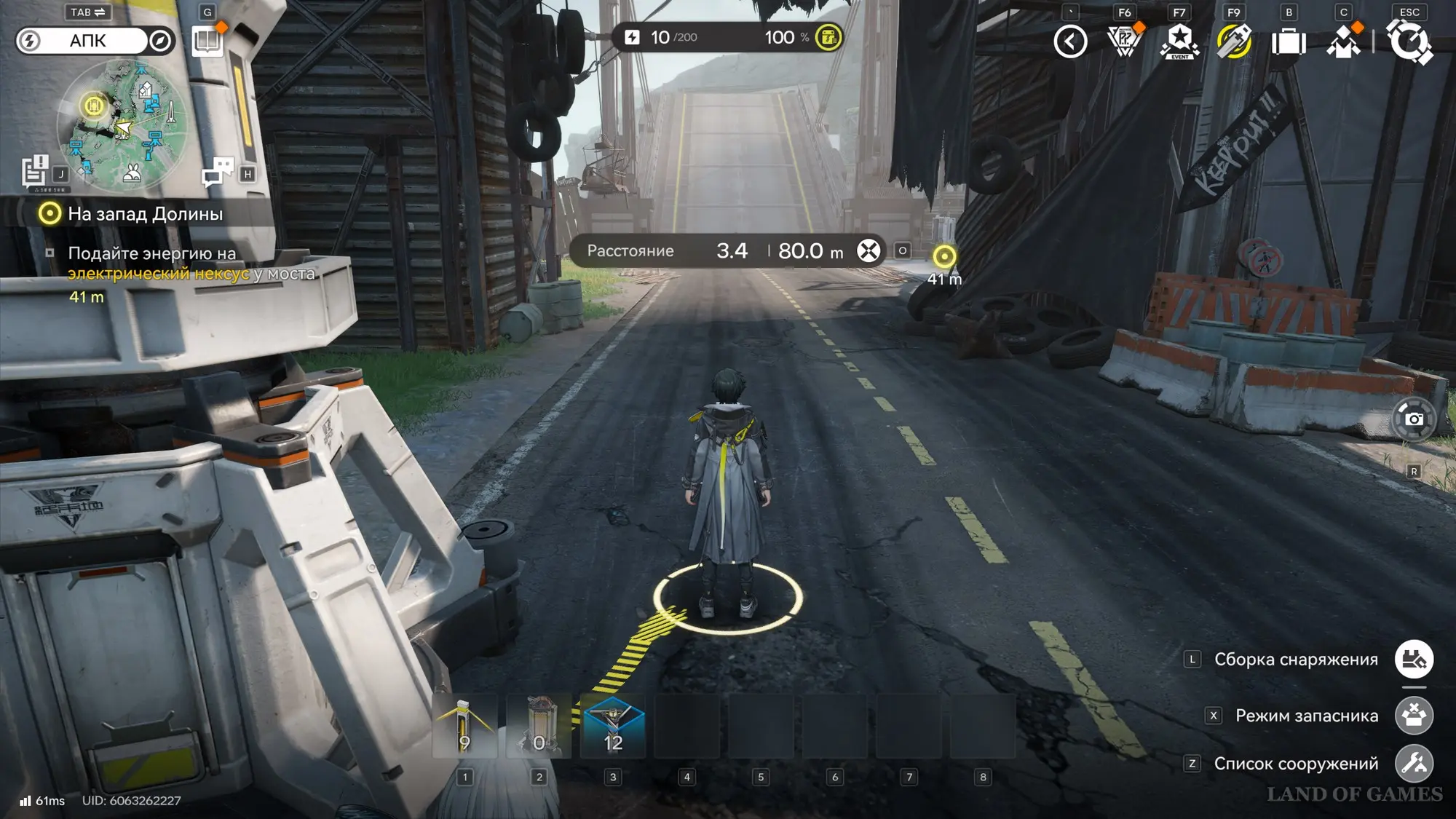
Task: Click the yellow battery icon beside 100%
Action: pos(828,37)
